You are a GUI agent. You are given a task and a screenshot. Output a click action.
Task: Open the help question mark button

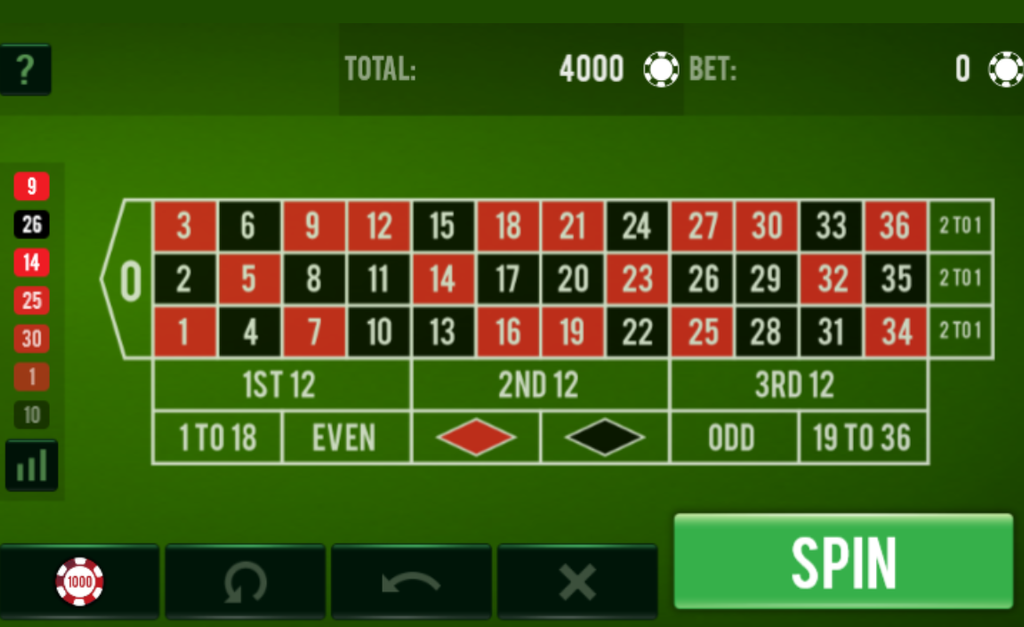[x=25, y=69]
